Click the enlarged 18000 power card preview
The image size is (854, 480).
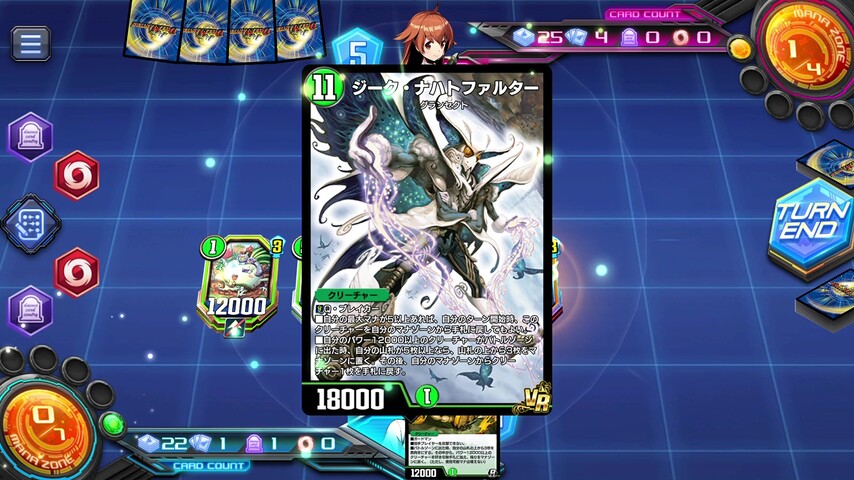pyautogui.click(x=427, y=240)
